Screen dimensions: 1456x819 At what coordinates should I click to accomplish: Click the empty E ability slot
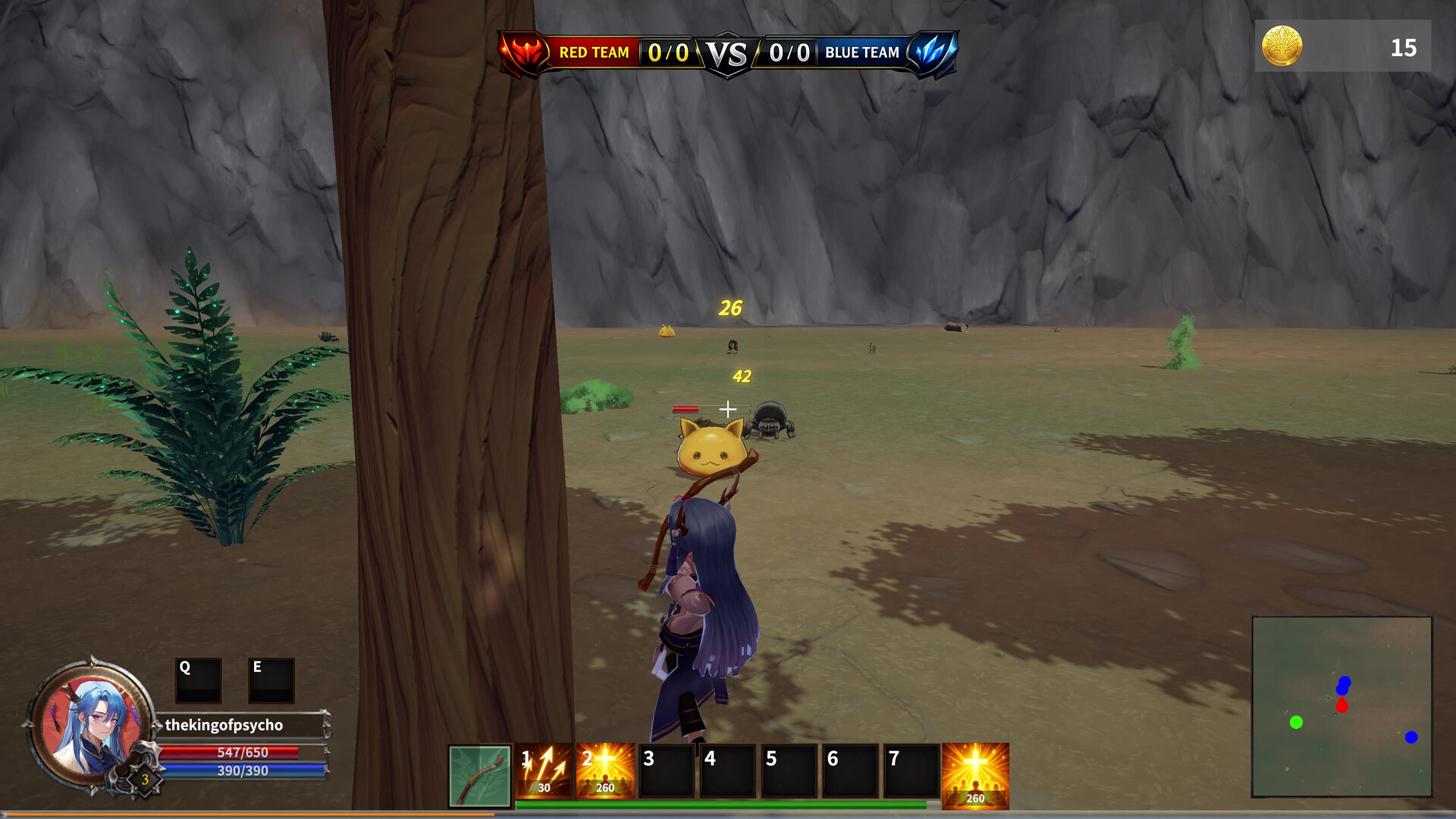(270, 681)
